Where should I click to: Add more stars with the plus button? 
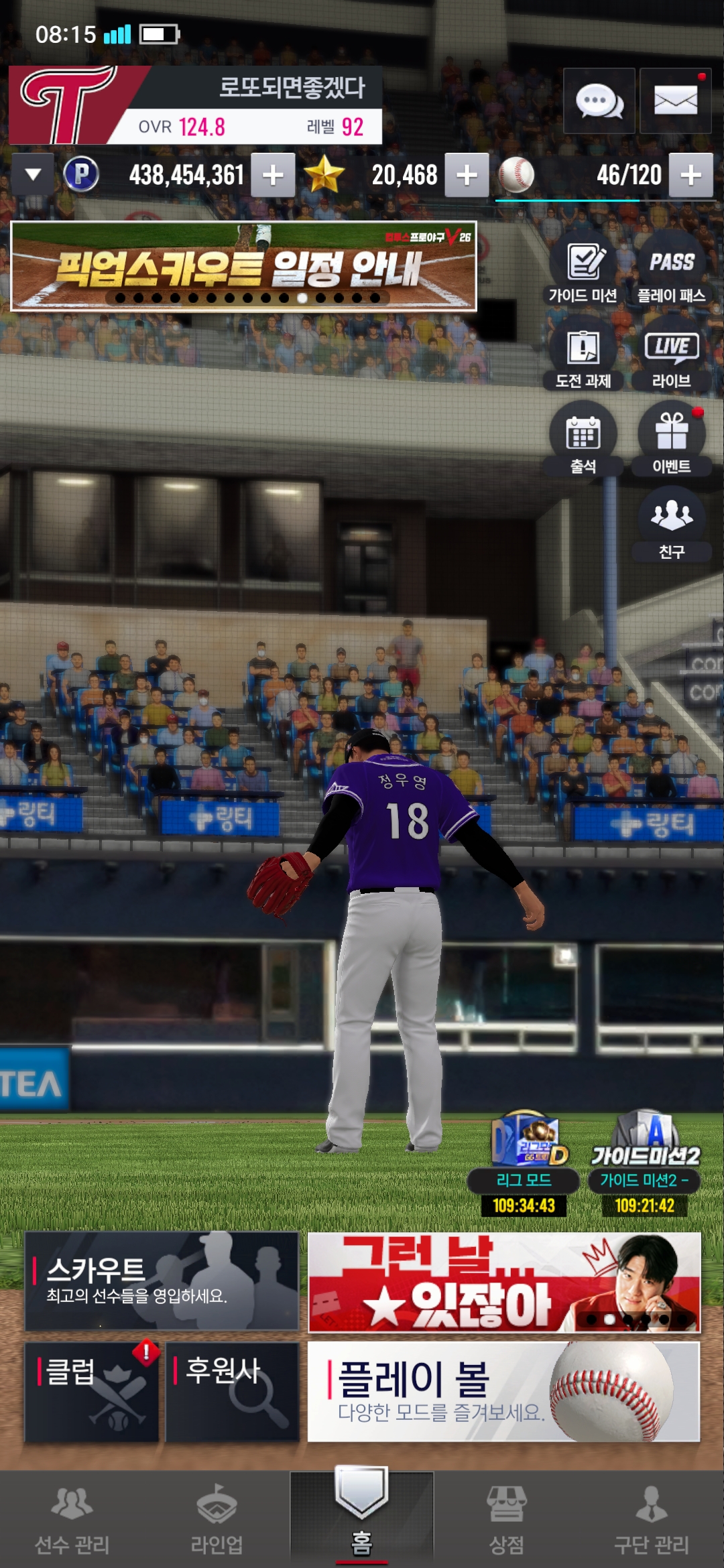[x=467, y=176]
